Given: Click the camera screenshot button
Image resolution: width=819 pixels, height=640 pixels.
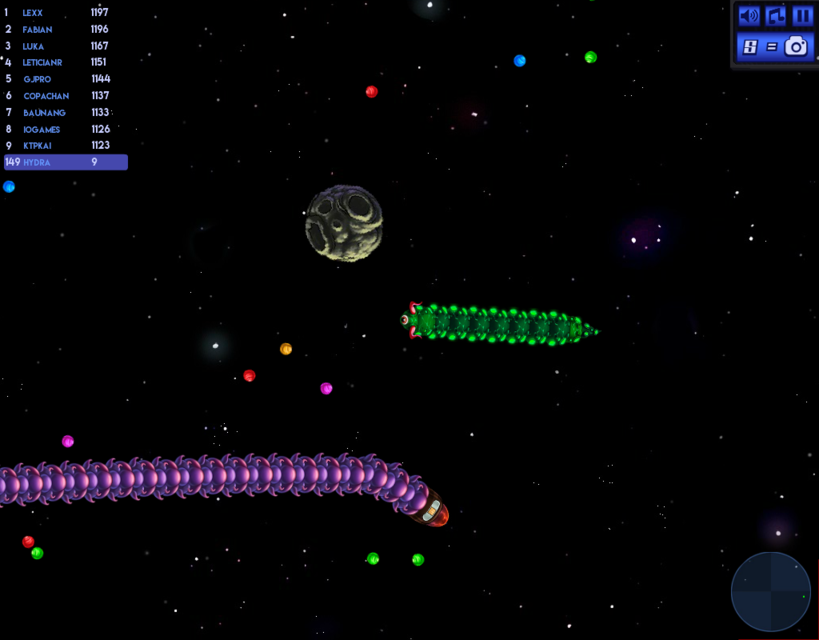Looking at the screenshot, I should click(x=796, y=46).
